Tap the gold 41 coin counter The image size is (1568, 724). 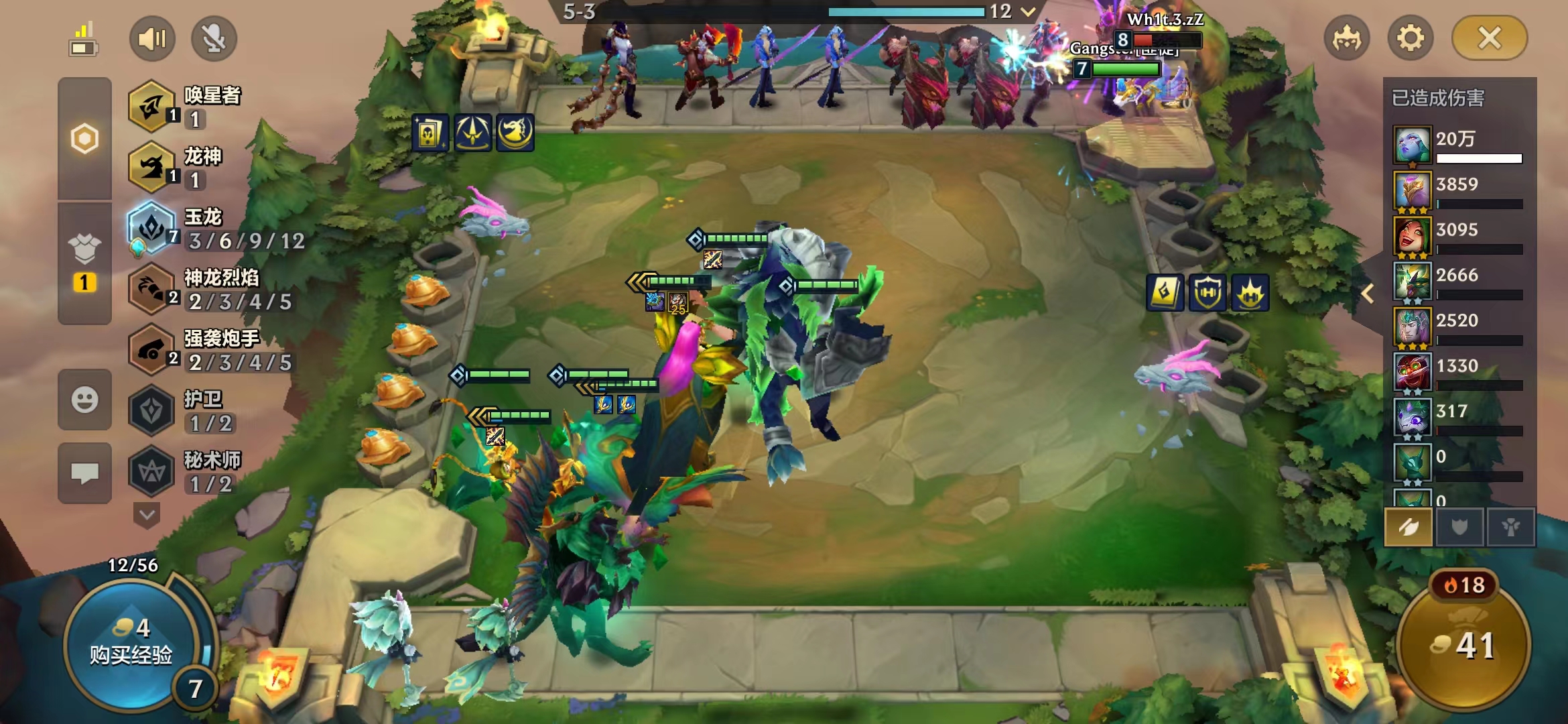(x=1464, y=645)
